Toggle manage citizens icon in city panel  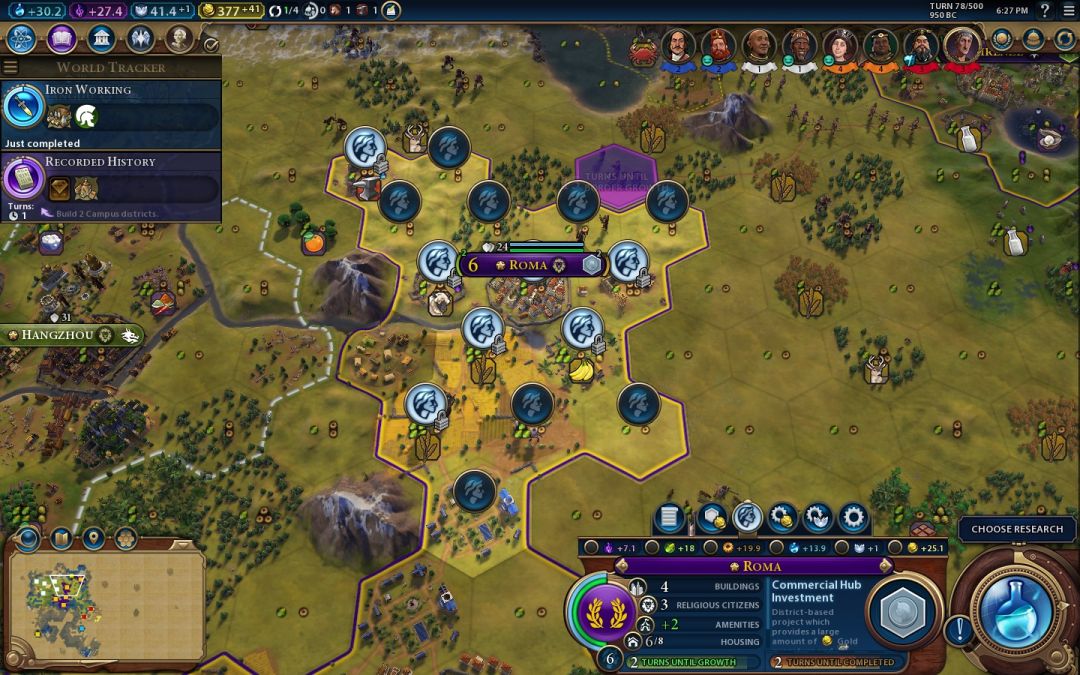[x=746, y=518]
